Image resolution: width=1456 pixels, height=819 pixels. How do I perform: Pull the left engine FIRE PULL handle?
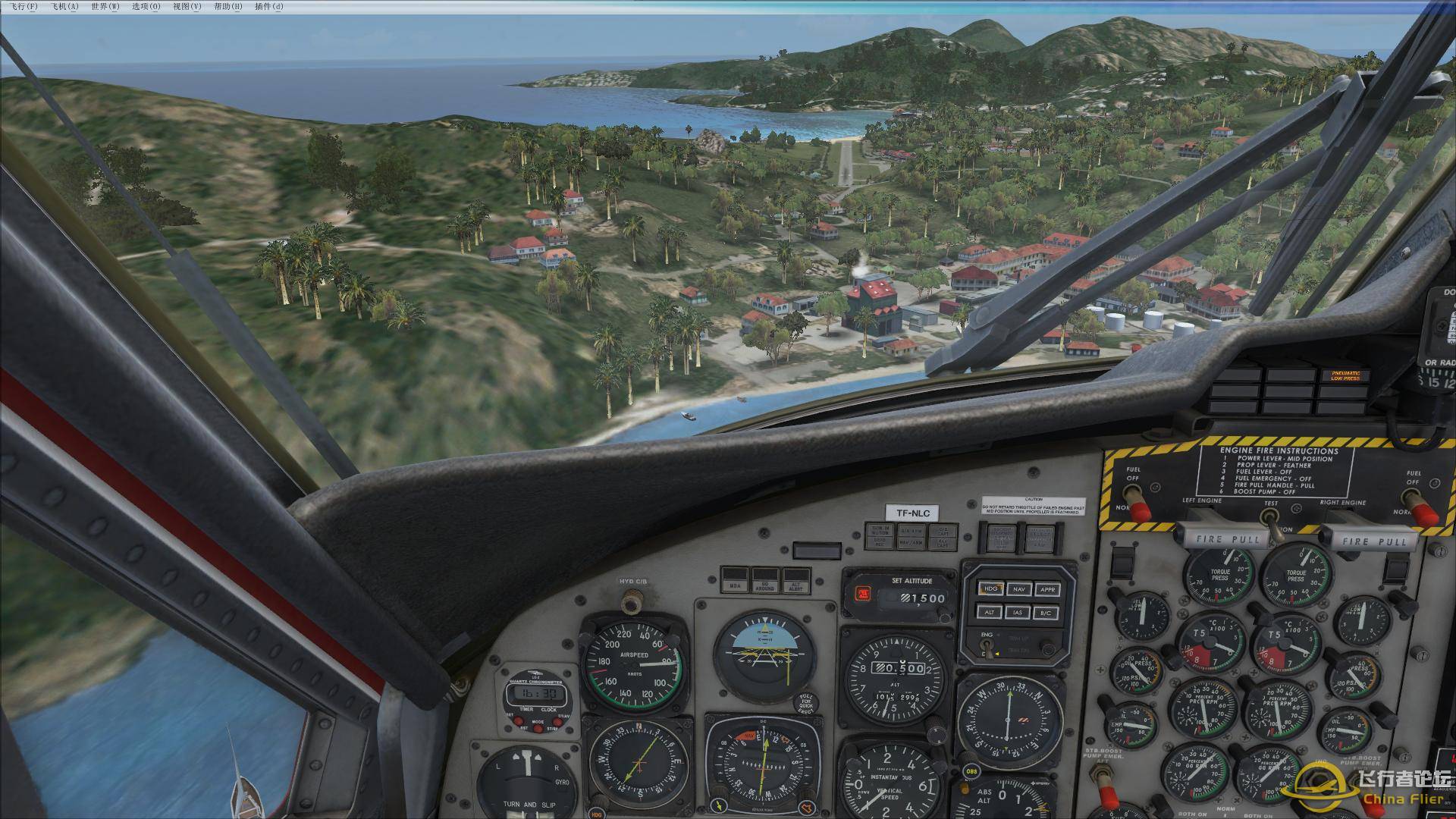tap(1226, 540)
